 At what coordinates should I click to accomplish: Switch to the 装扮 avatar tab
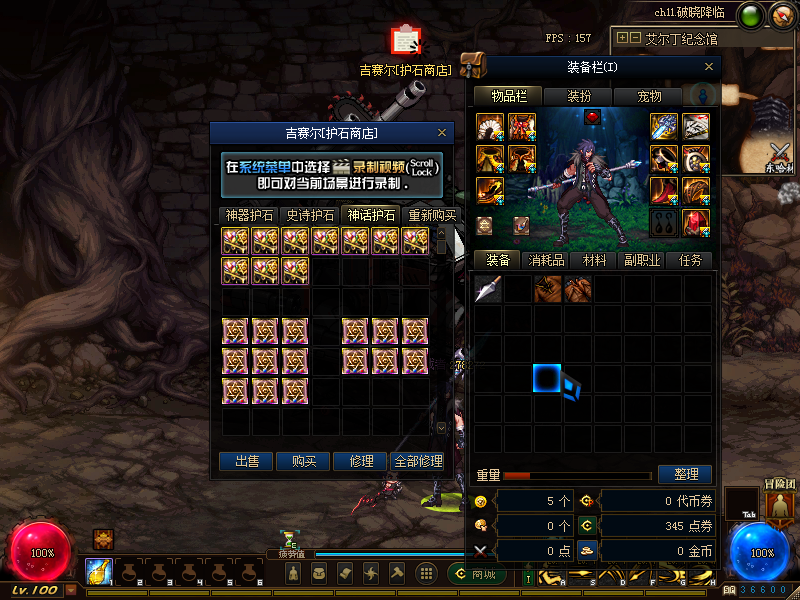(x=579, y=96)
